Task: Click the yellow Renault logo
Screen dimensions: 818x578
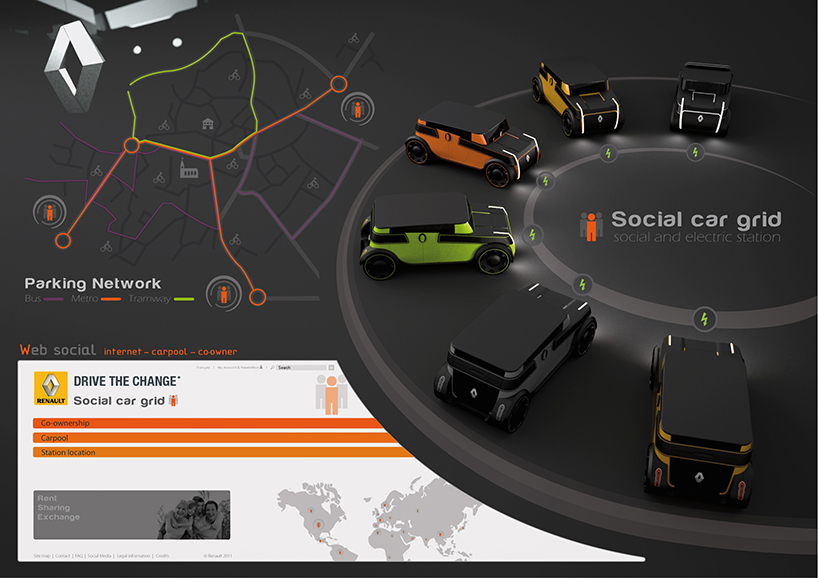Action: 51,388
